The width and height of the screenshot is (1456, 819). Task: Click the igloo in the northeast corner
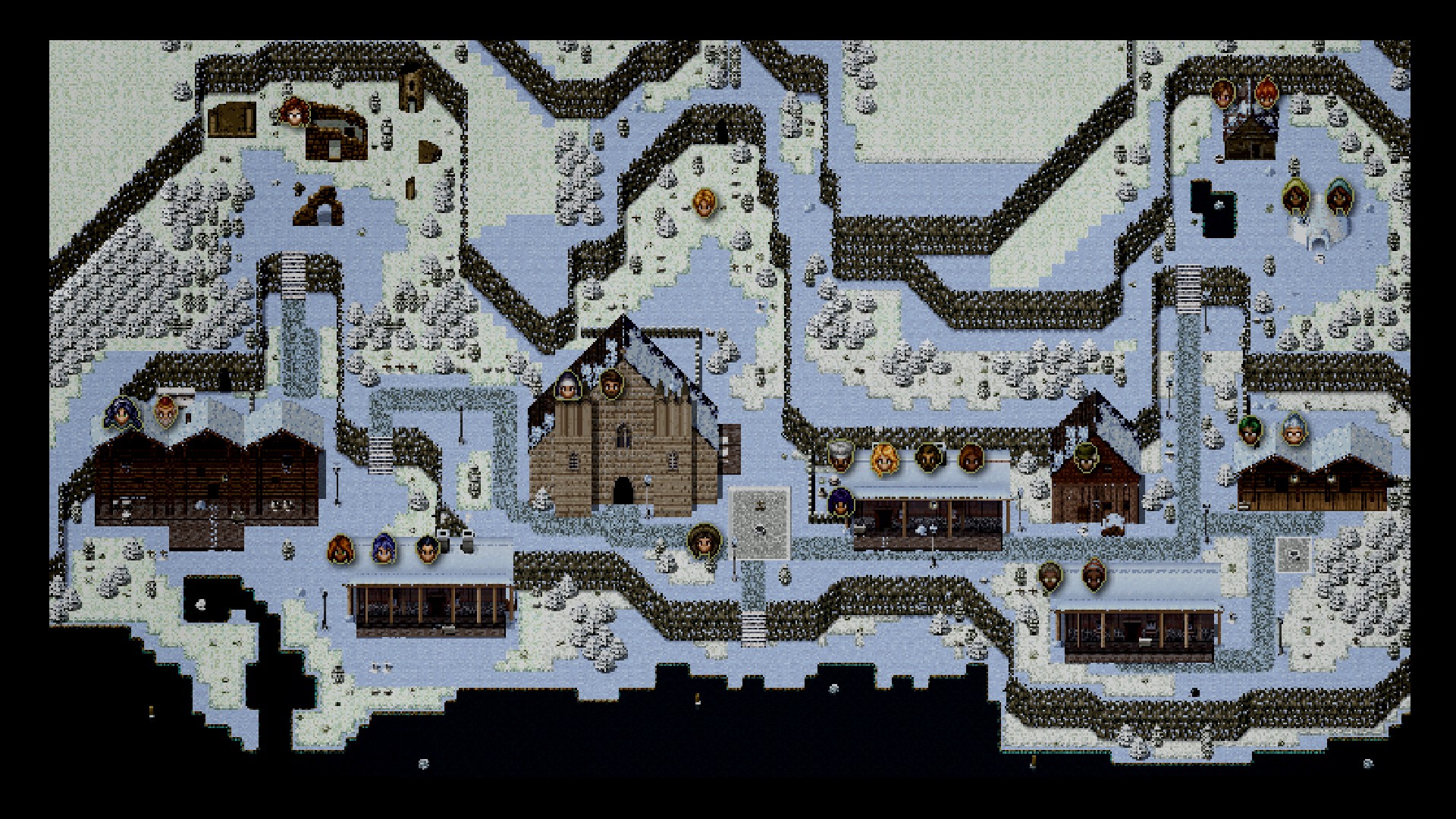1319,227
